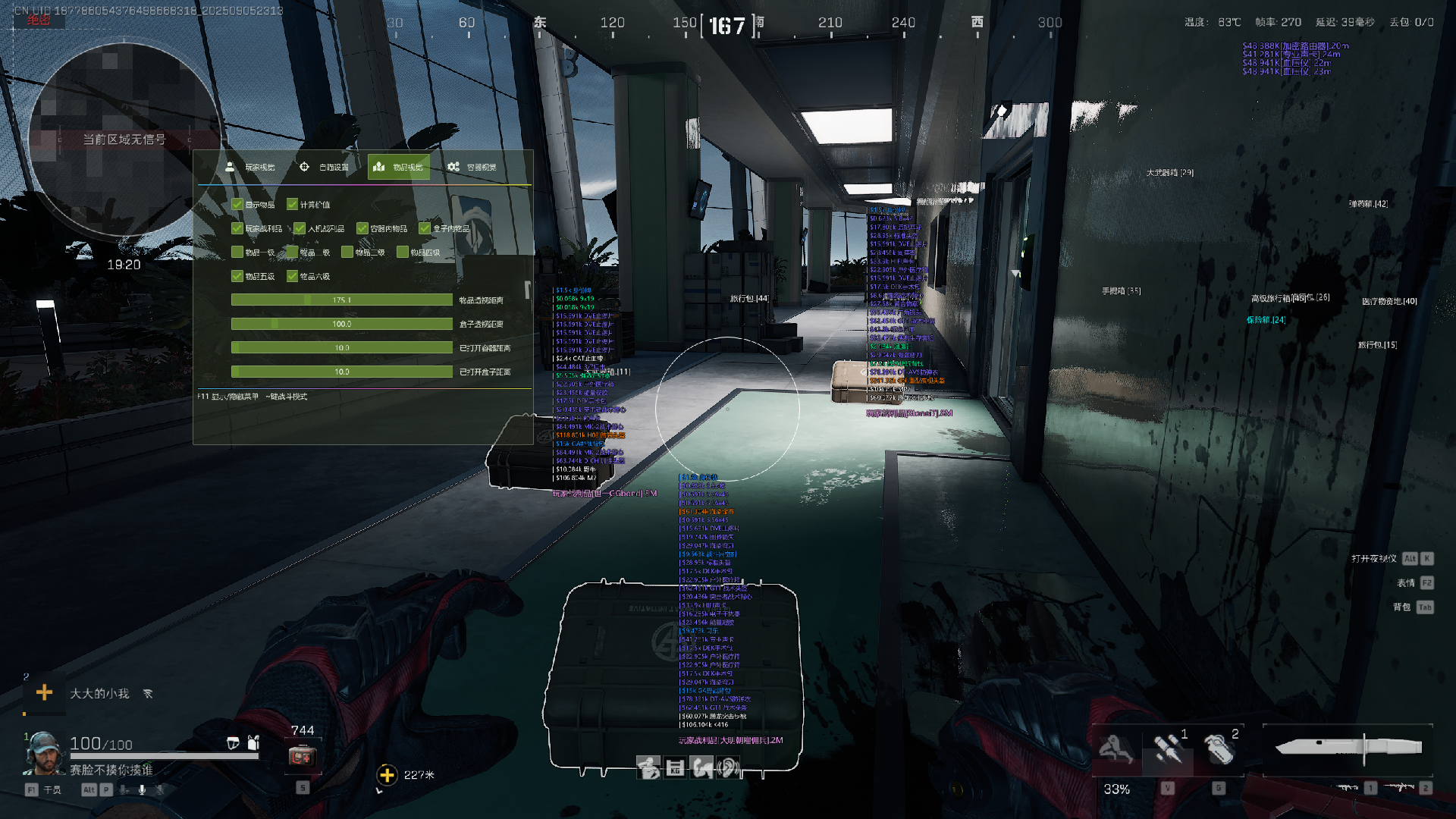Select the medical kit item slot
The width and height of the screenshot is (1456, 819).
[x=302, y=756]
